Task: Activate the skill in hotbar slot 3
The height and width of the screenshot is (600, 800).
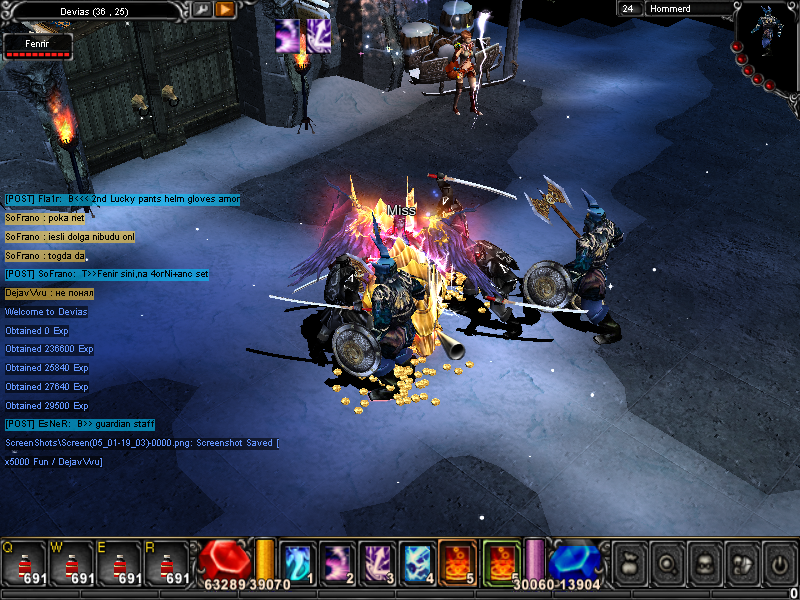Action: [377, 562]
